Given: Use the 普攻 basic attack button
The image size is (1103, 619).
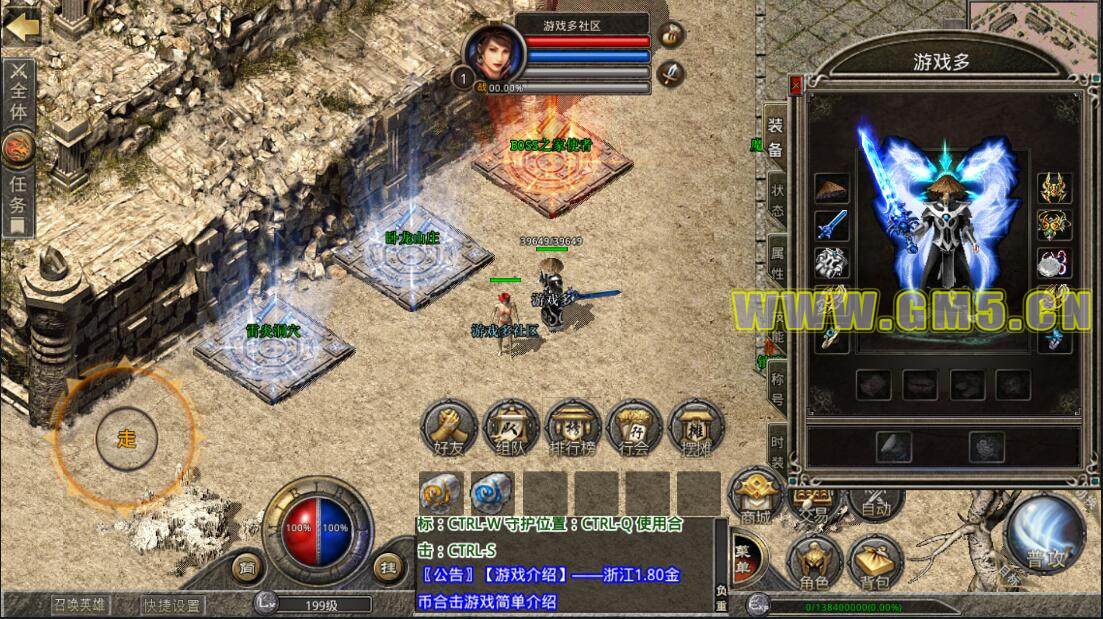Looking at the screenshot, I should coord(1045,534).
